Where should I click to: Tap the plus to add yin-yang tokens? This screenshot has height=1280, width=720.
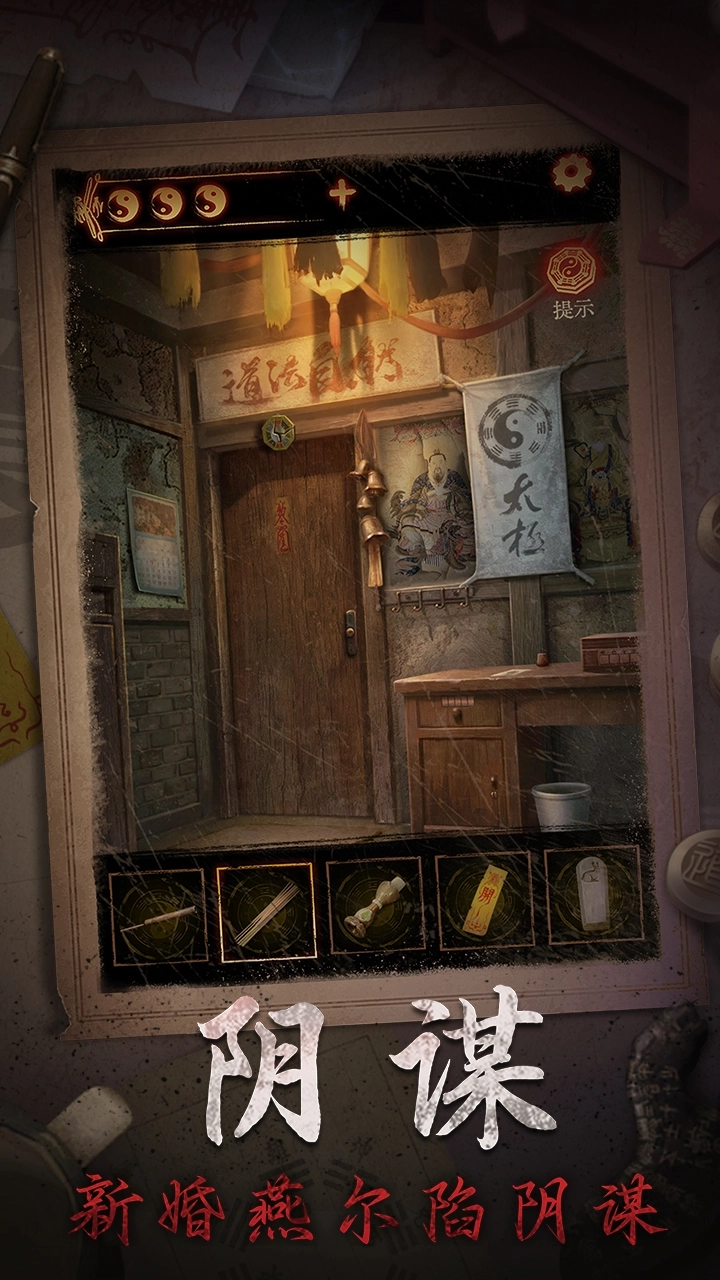pos(343,194)
